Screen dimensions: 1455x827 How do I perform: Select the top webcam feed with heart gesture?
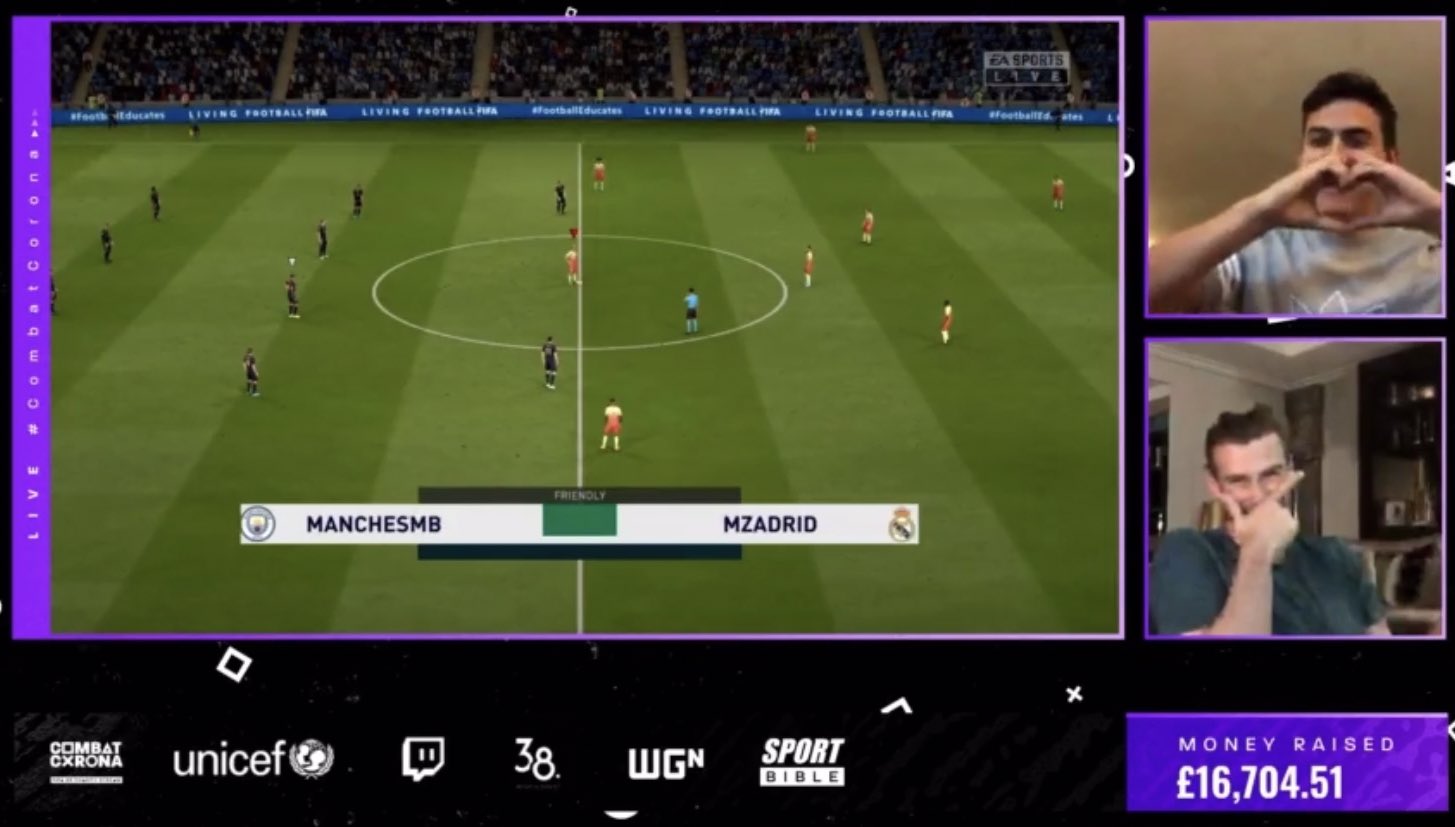1294,167
